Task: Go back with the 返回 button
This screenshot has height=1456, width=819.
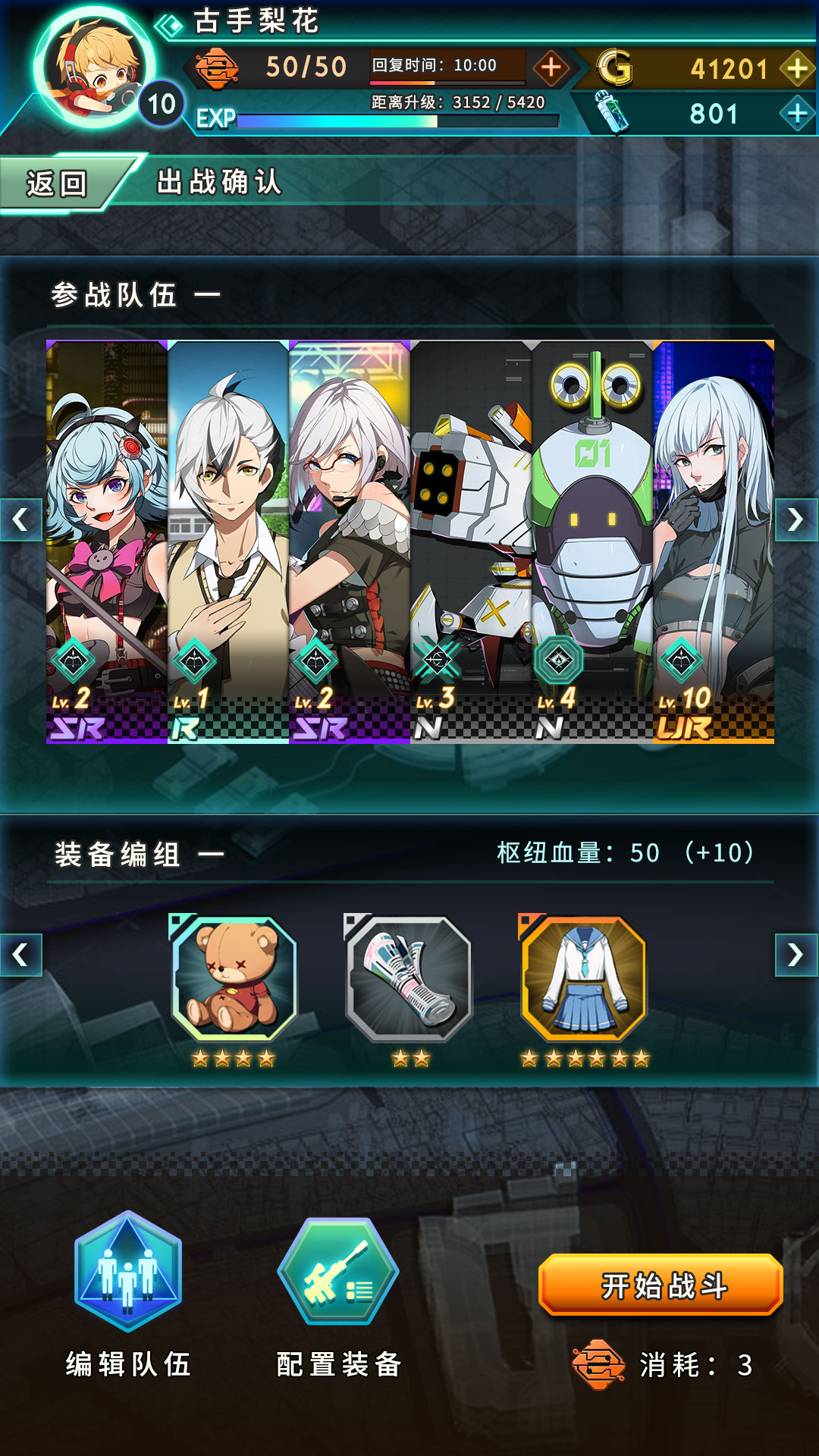Action: [57, 184]
